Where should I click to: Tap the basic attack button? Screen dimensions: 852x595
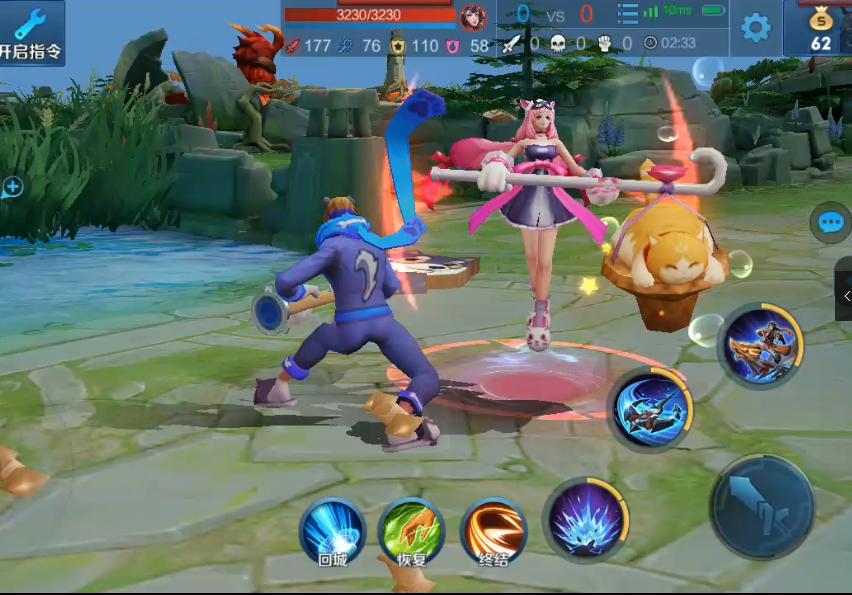762,506
